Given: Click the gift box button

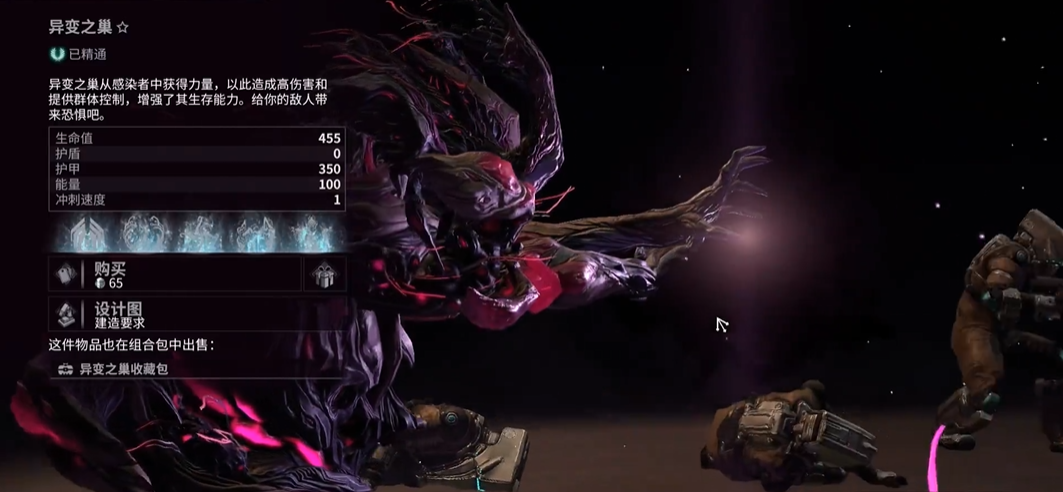Looking at the screenshot, I should pyautogui.click(x=325, y=274).
